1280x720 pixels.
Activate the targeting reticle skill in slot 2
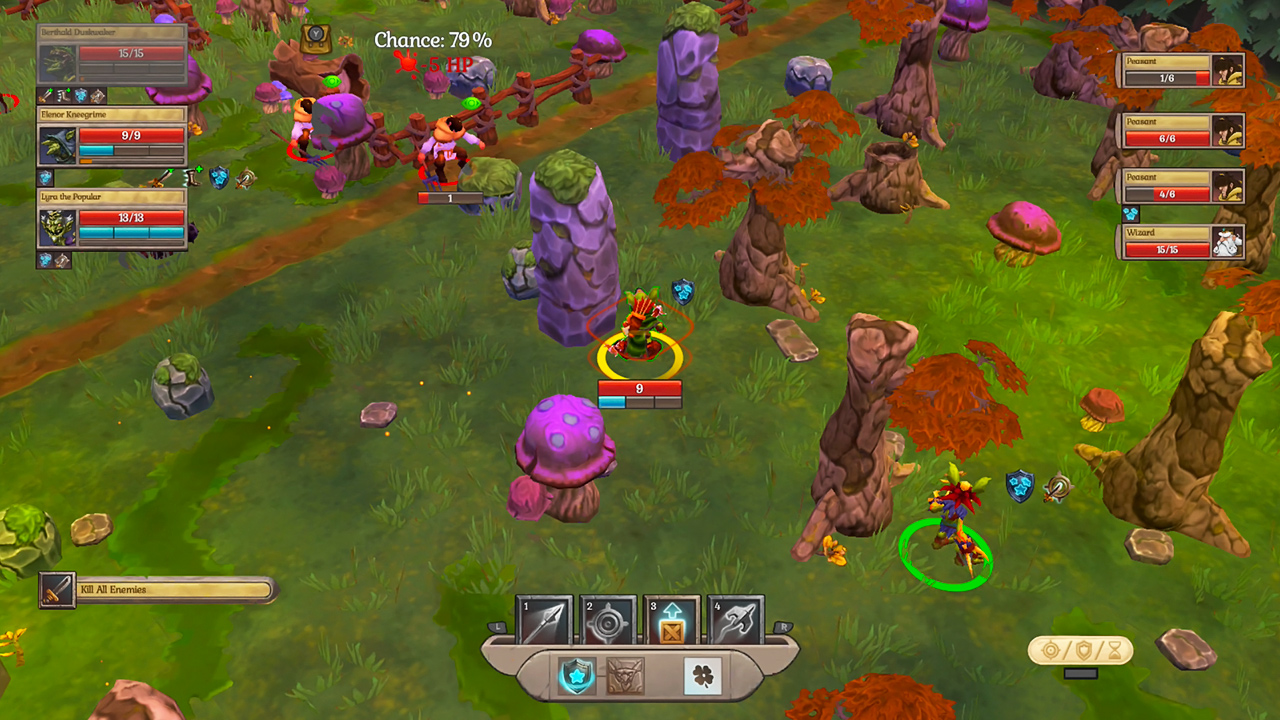click(607, 621)
